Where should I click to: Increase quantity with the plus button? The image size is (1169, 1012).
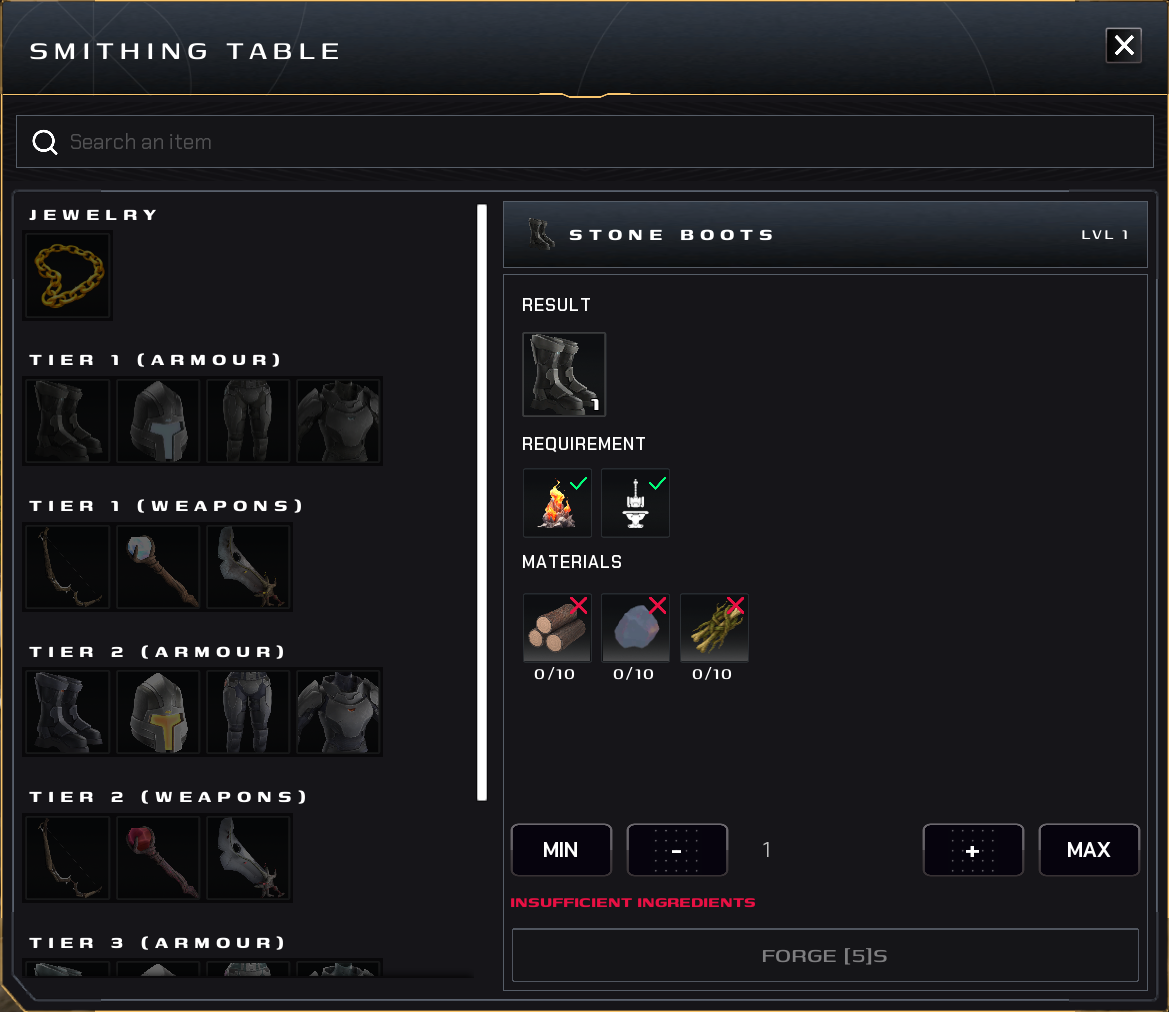coord(973,850)
